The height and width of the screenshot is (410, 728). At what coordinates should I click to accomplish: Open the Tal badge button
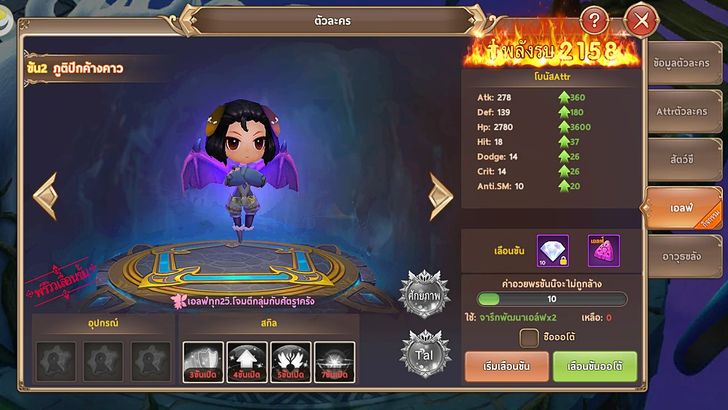tap(424, 352)
